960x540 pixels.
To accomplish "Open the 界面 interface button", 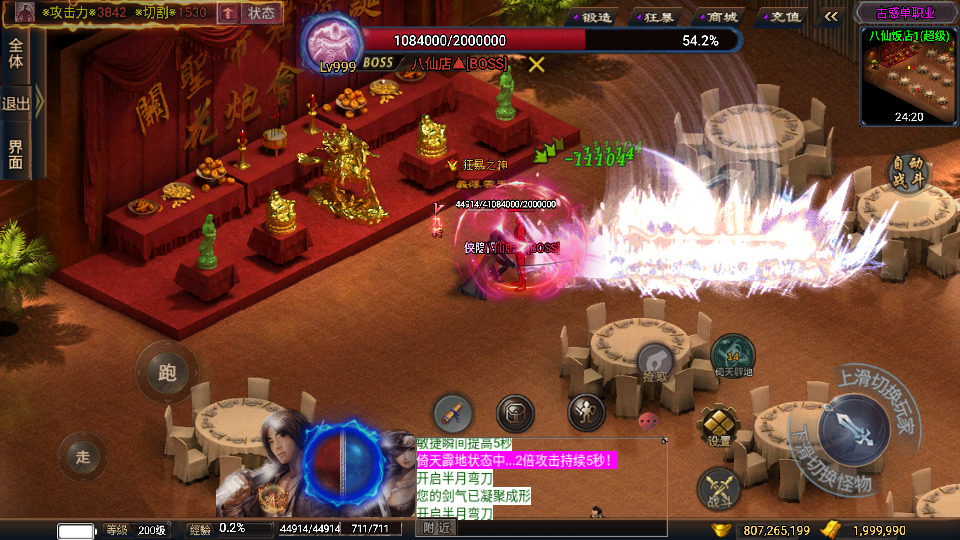I will (16, 153).
